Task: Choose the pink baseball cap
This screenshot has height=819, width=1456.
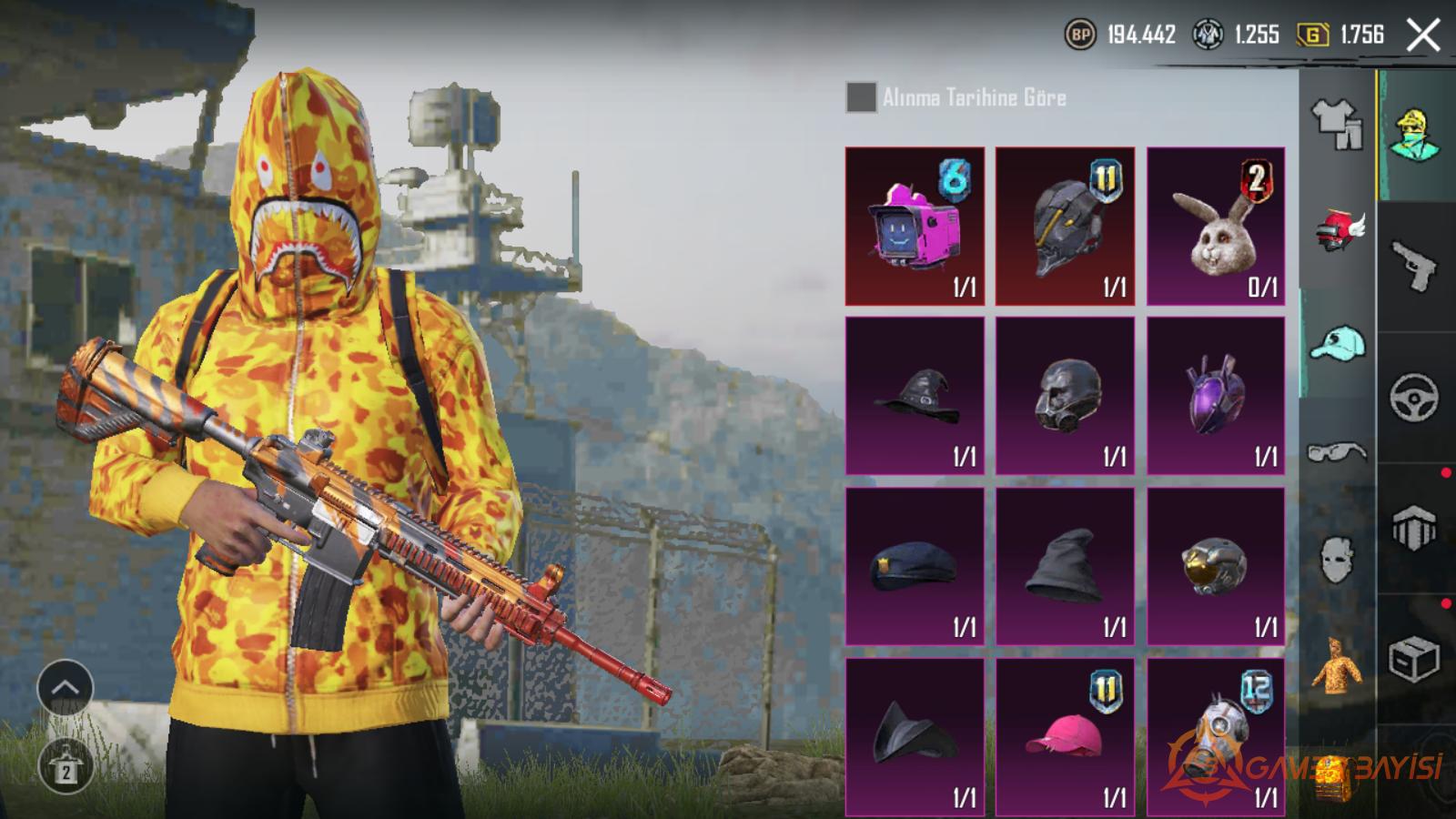Action: point(1065,736)
